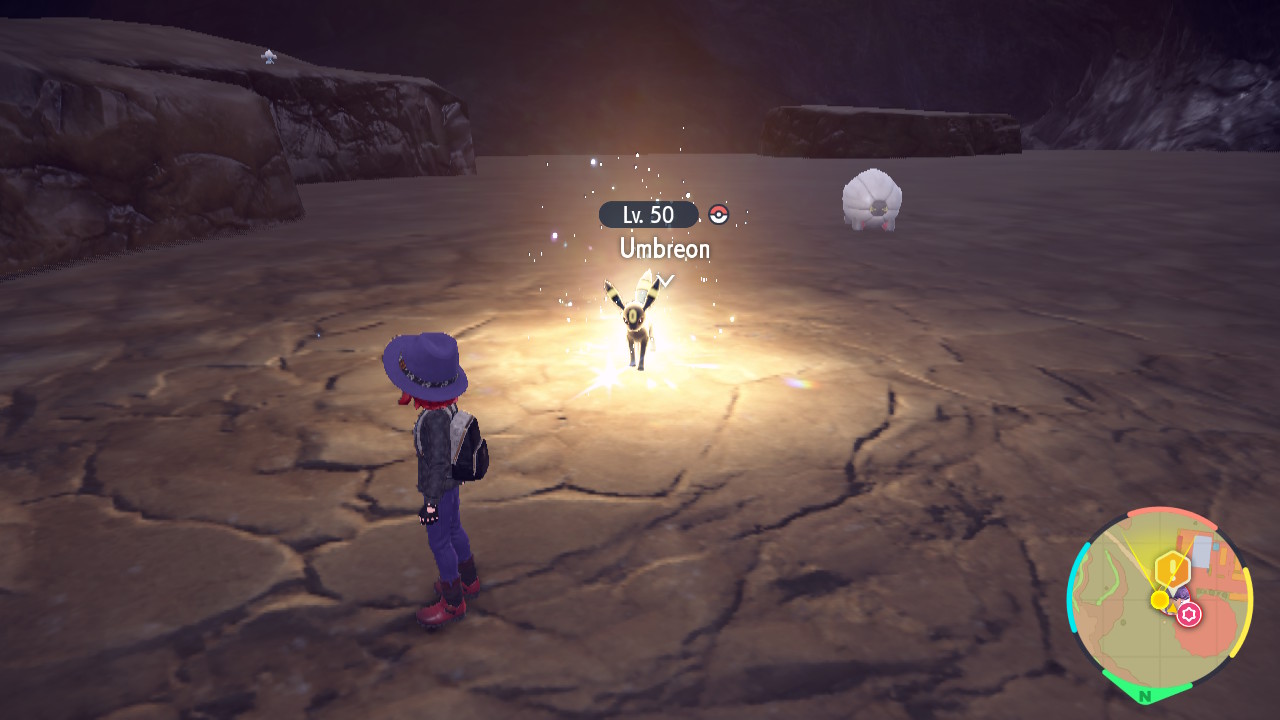1280x720 pixels.
Task: Tap the yellow triangle direction arrow on minimap
Action: [1173, 607]
